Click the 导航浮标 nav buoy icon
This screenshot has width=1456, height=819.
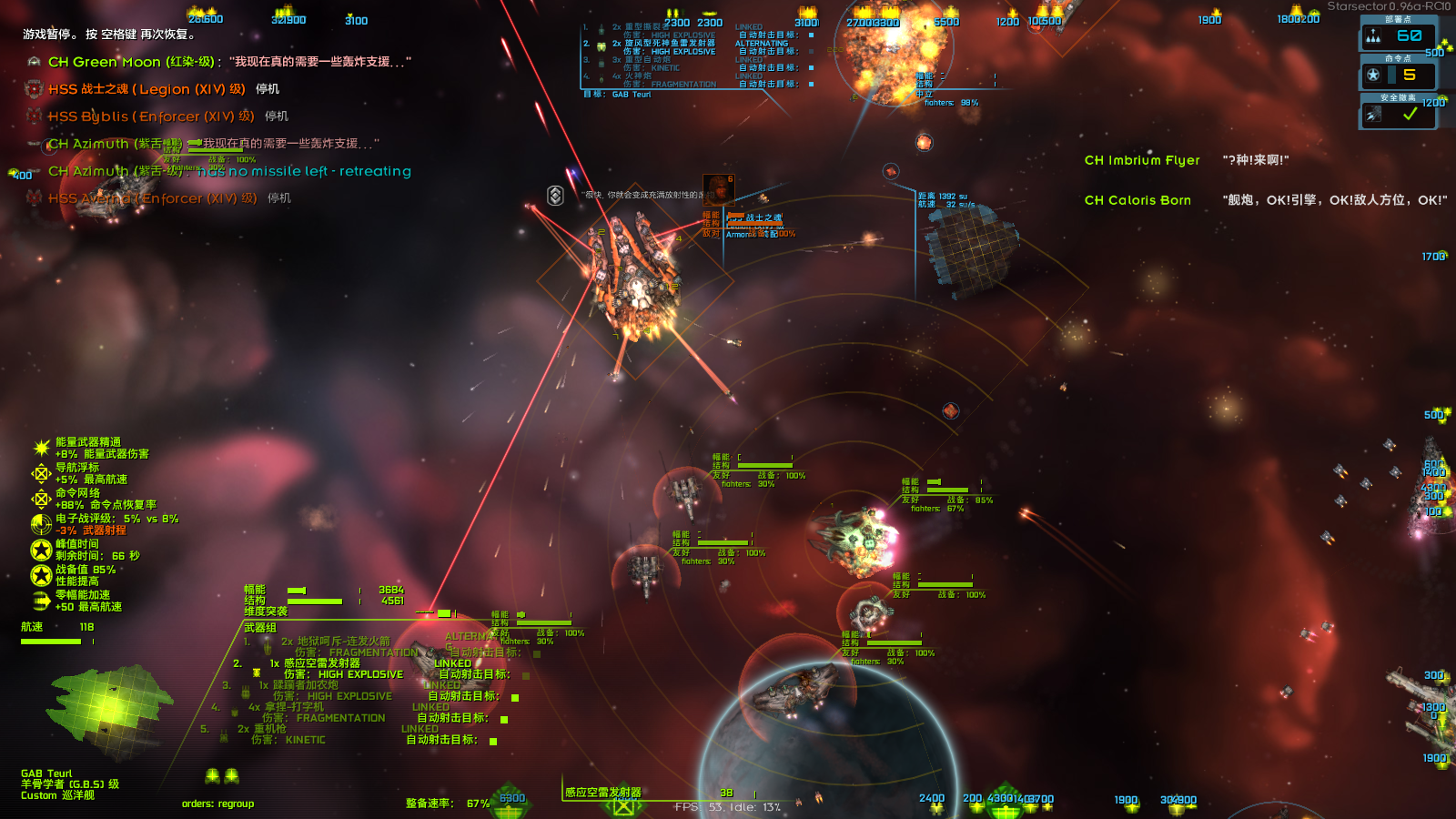(x=41, y=473)
